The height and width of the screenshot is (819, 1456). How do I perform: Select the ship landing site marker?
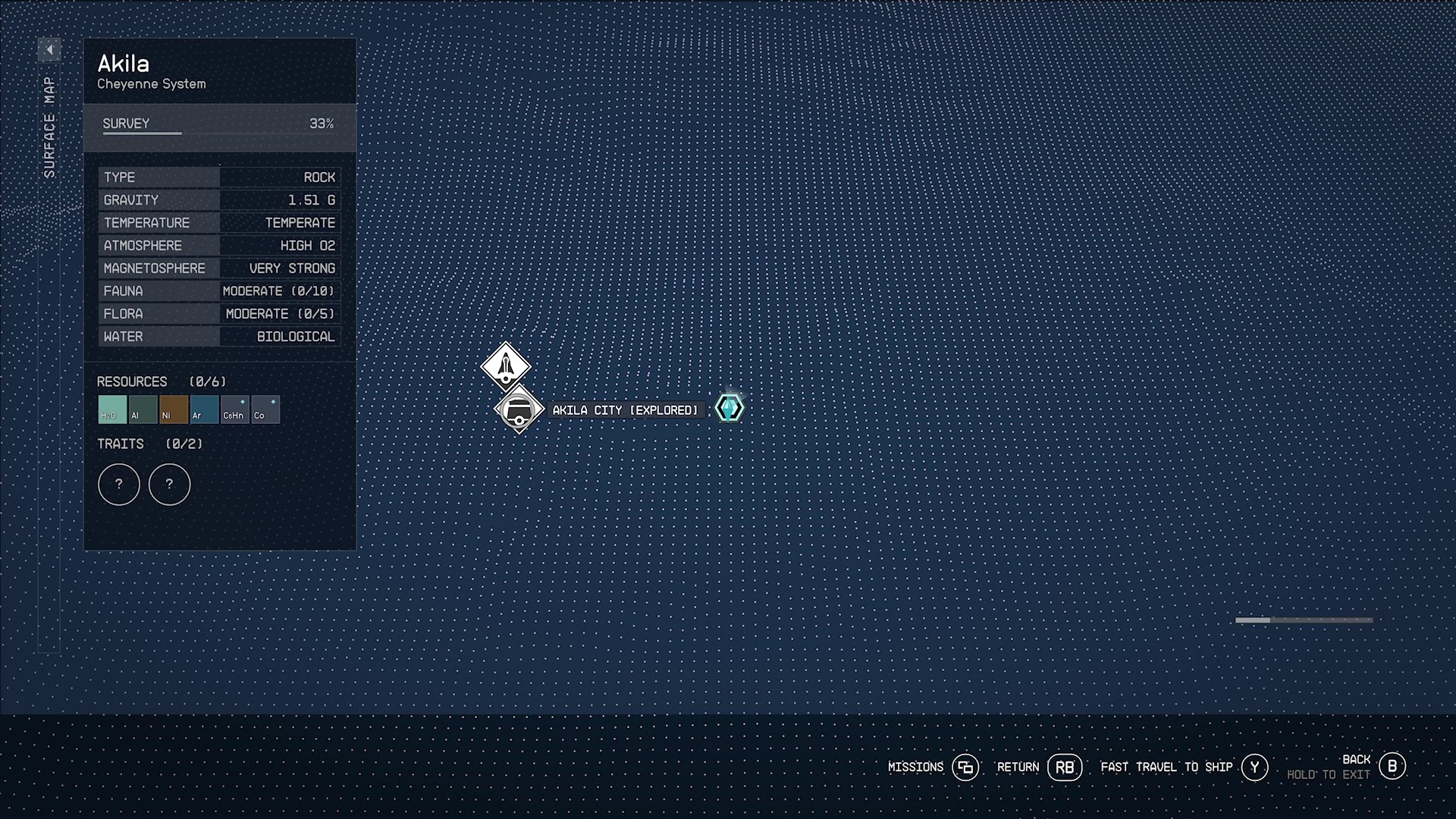tap(506, 366)
